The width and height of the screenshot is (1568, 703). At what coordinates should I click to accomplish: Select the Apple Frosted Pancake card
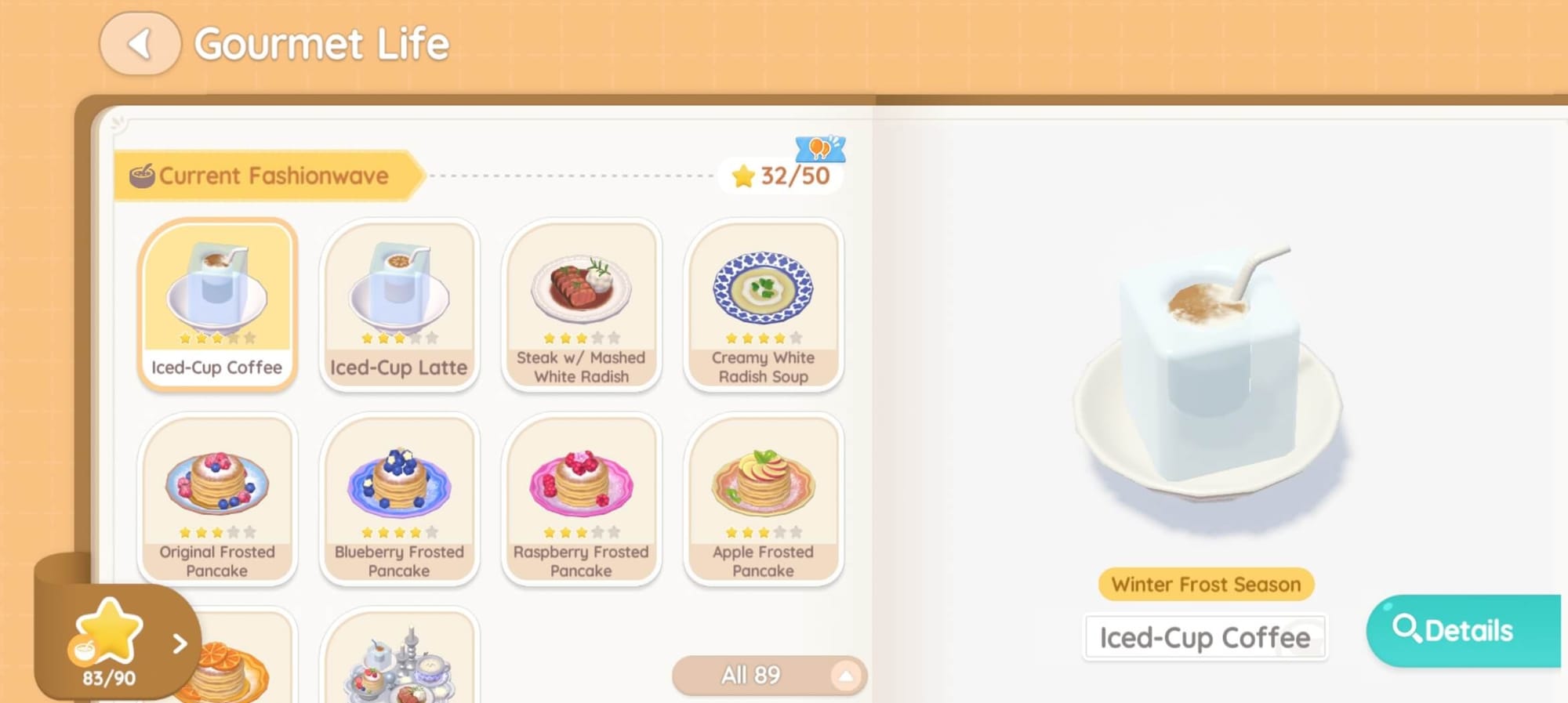point(763,498)
